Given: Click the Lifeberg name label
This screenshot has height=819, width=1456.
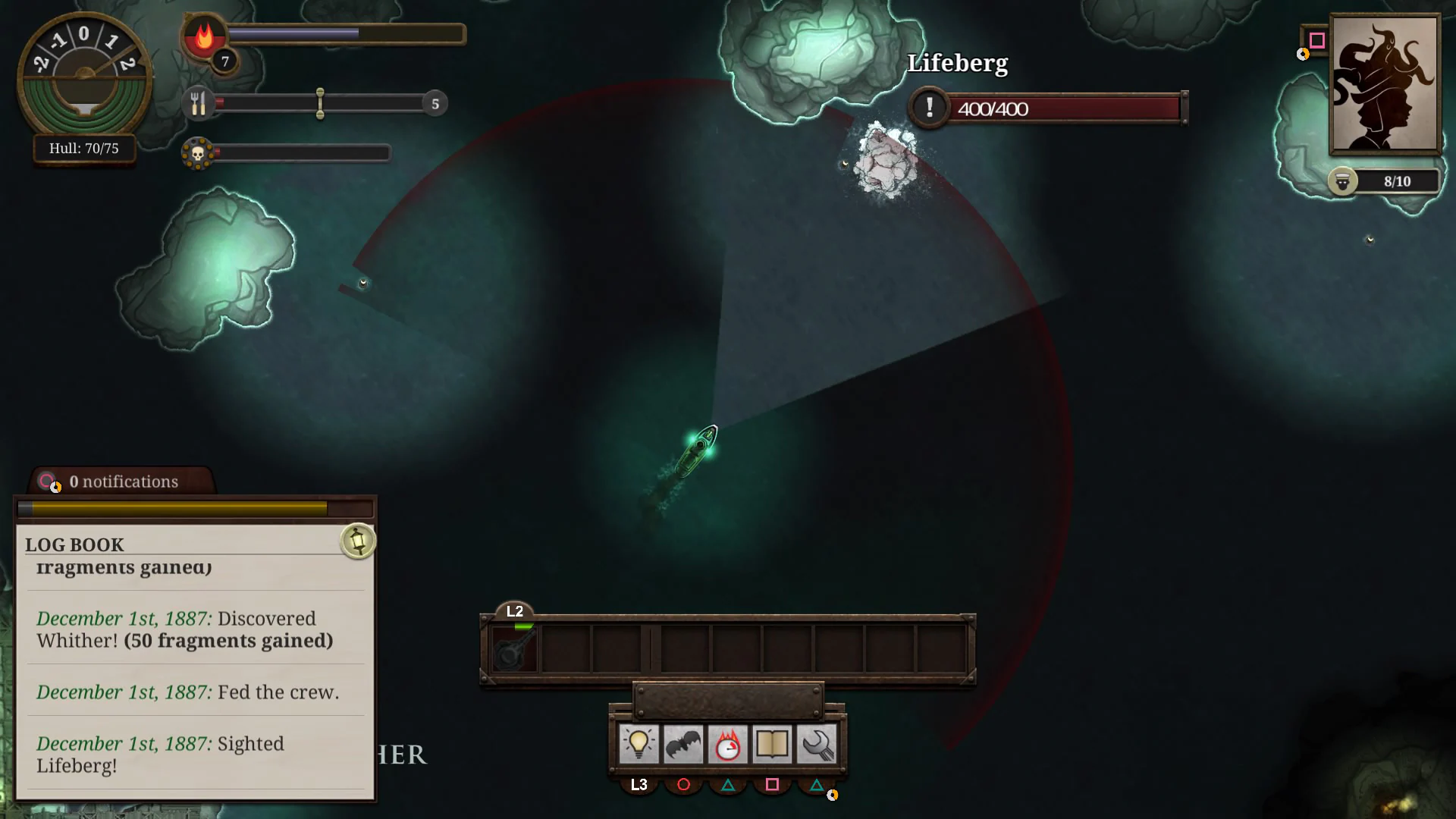Looking at the screenshot, I should (x=958, y=64).
